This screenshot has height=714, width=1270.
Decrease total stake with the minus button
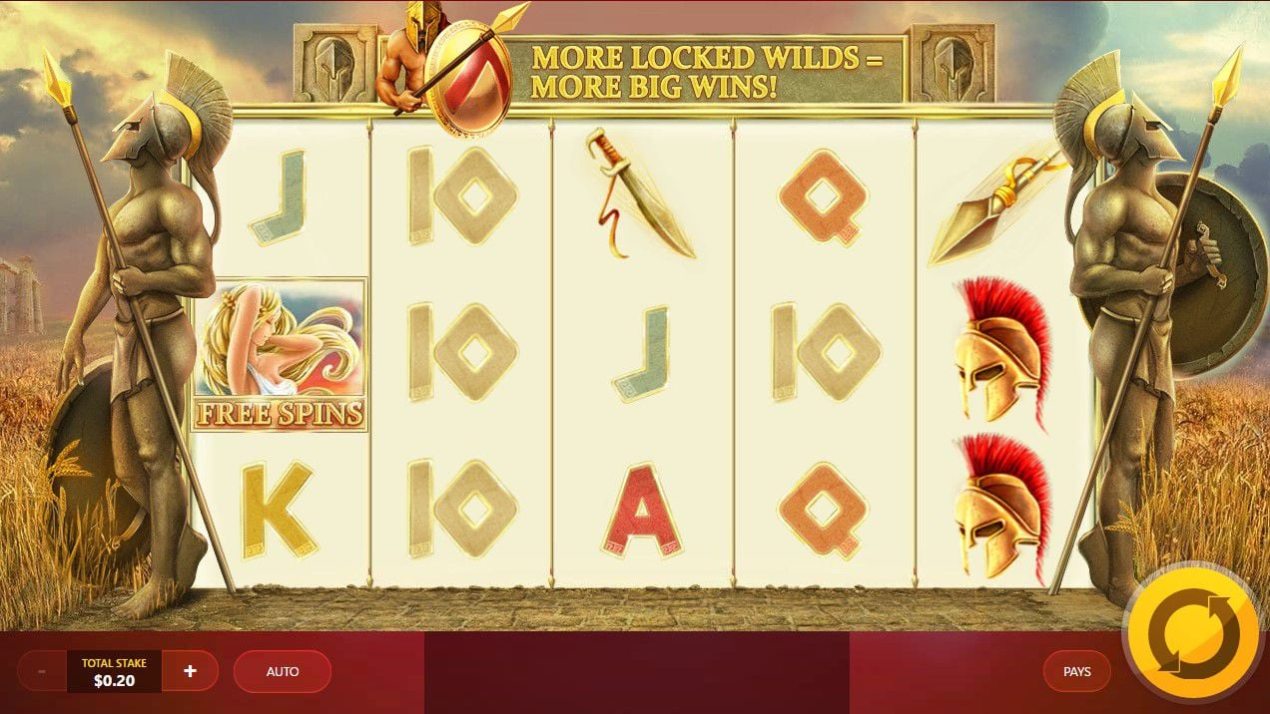click(42, 672)
